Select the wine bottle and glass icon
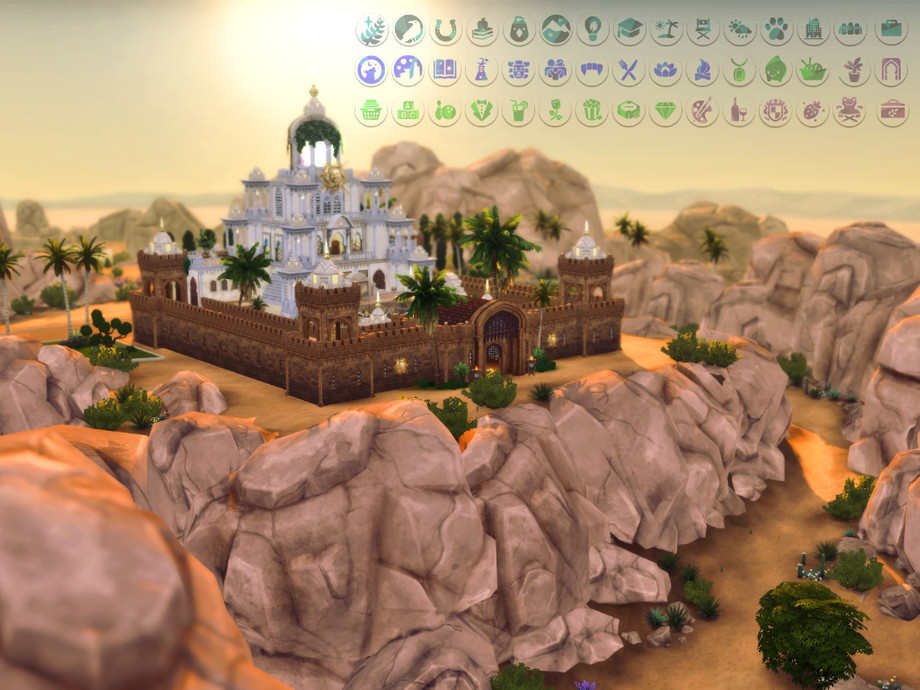Screen dimensions: 920x690 click(x=739, y=110)
